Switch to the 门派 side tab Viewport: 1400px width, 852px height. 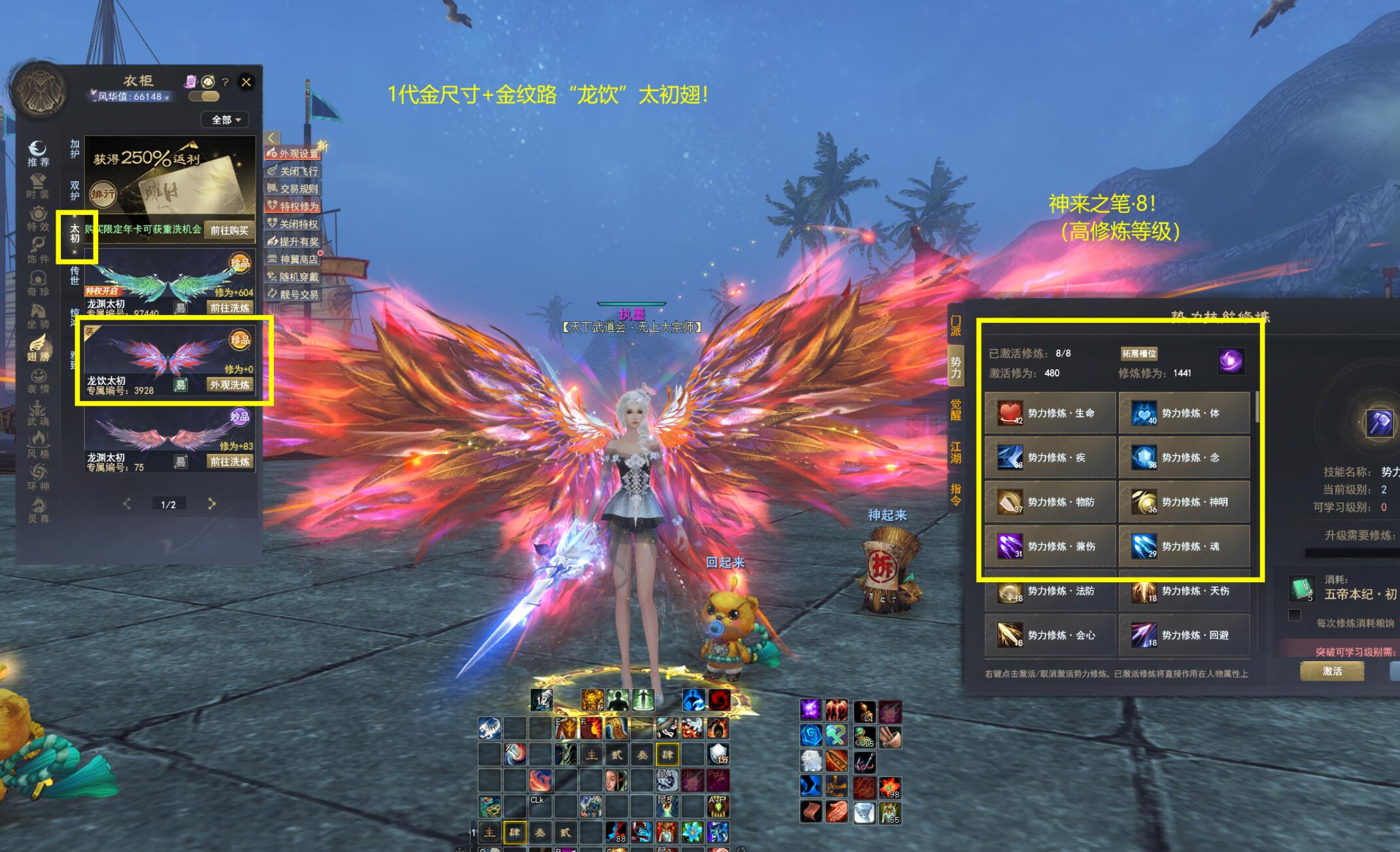tap(956, 325)
